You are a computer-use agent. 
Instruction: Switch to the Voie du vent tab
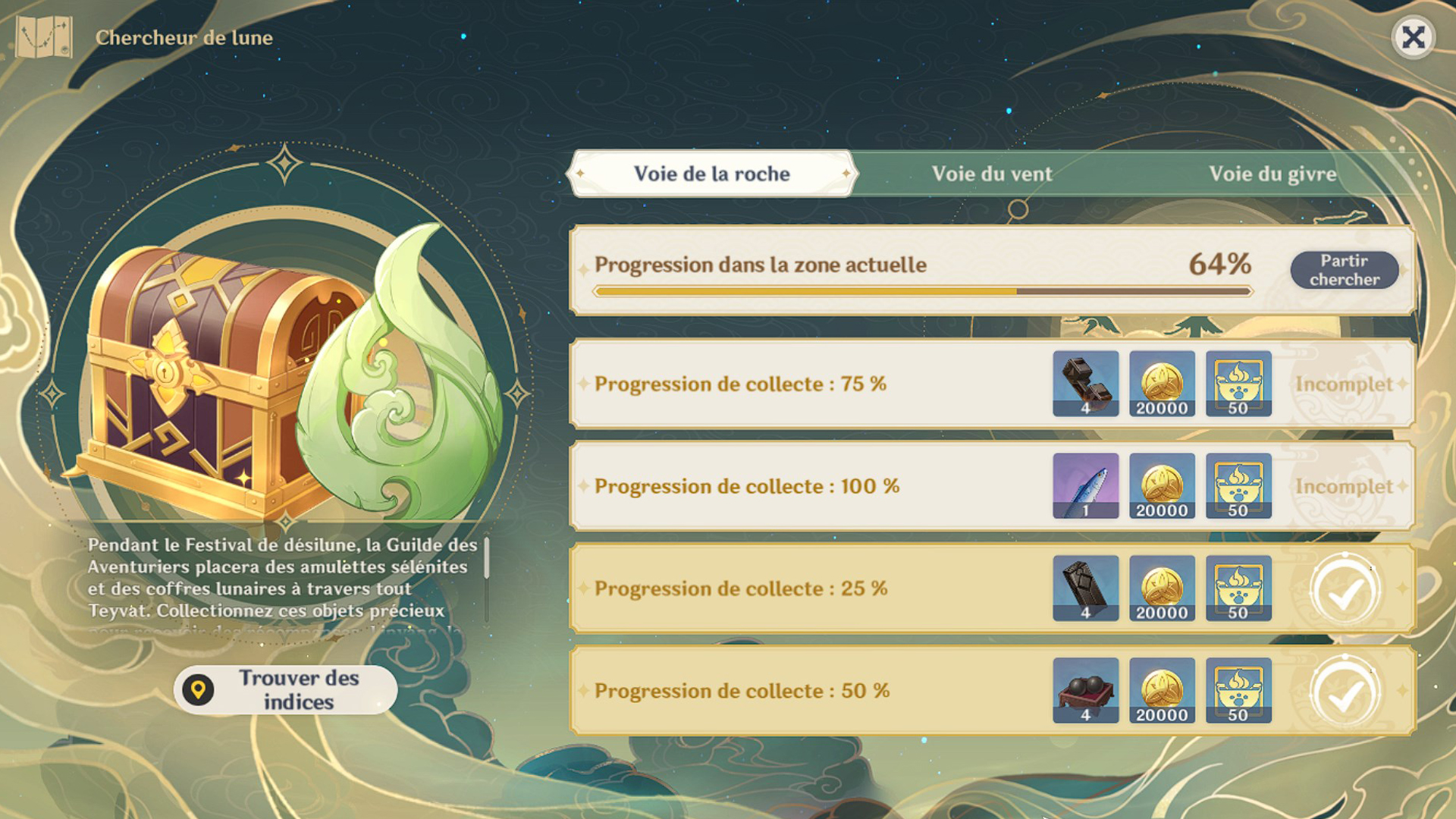(993, 174)
